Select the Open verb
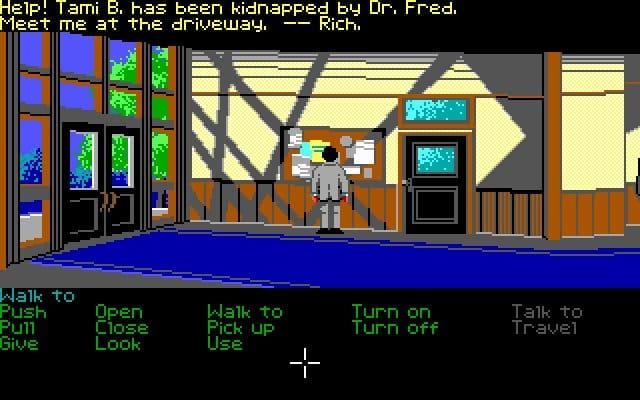Viewport: 640px width, 400px height. [119, 312]
